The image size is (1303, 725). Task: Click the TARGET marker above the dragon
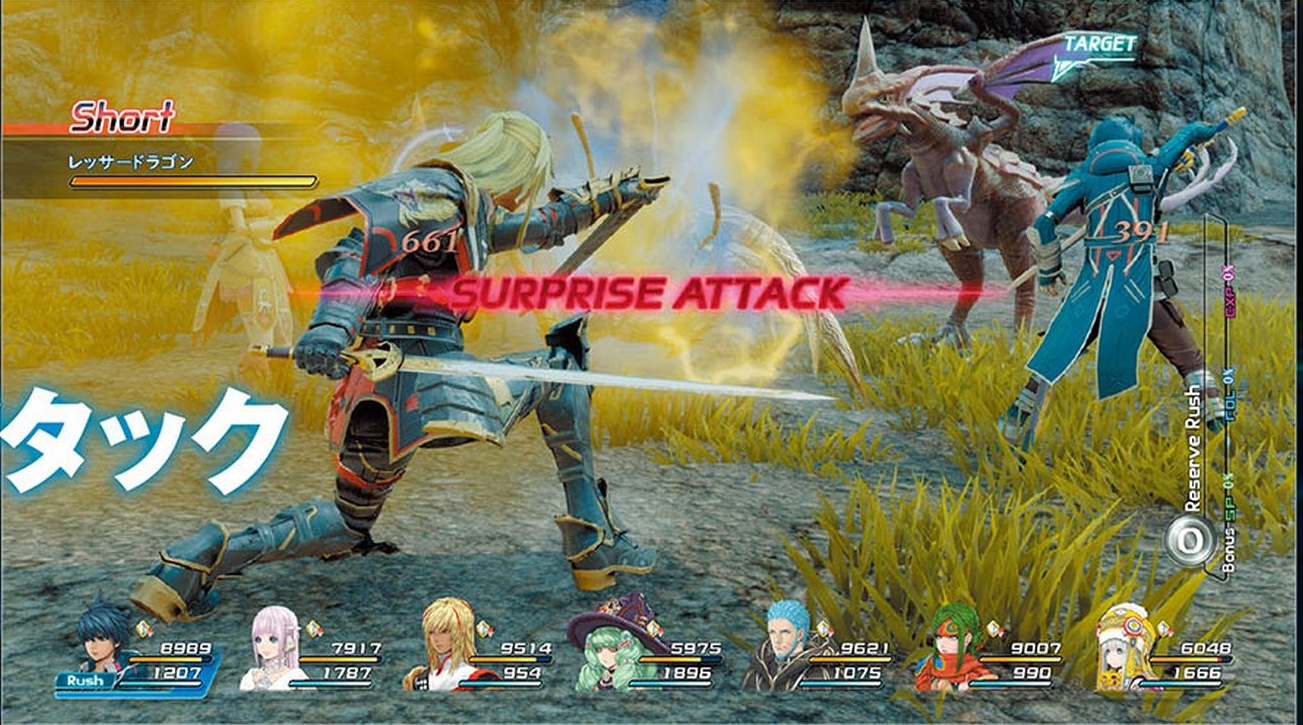1098,45
